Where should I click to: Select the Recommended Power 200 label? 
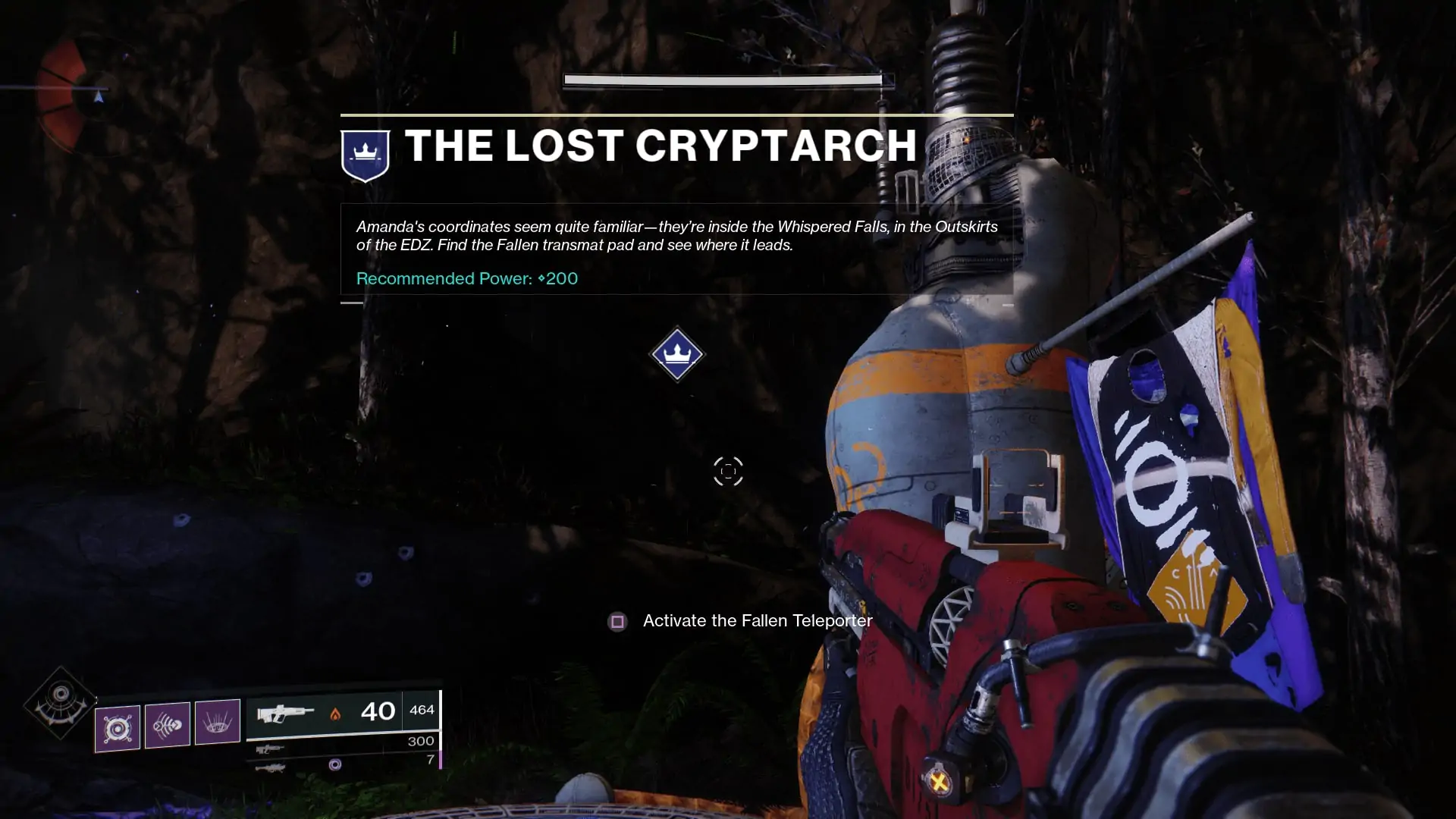pyautogui.click(x=467, y=278)
